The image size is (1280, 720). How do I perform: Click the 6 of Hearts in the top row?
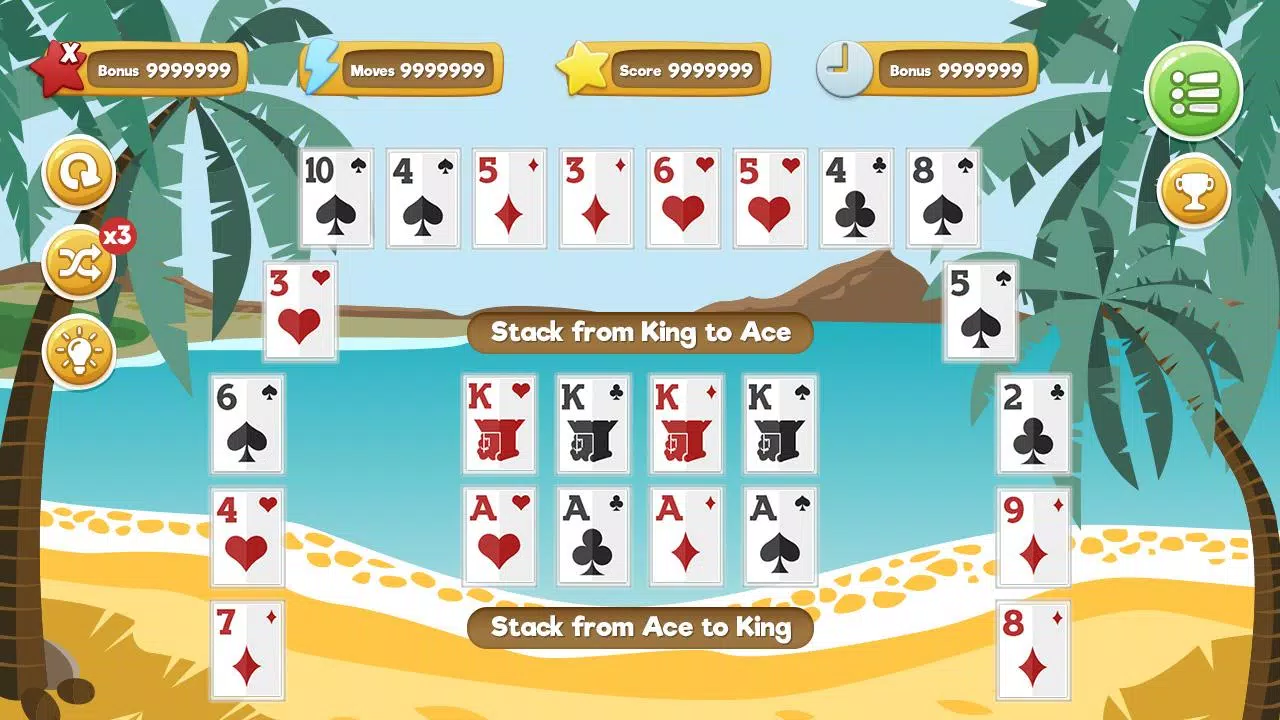pyautogui.click(x=682, y=198)
